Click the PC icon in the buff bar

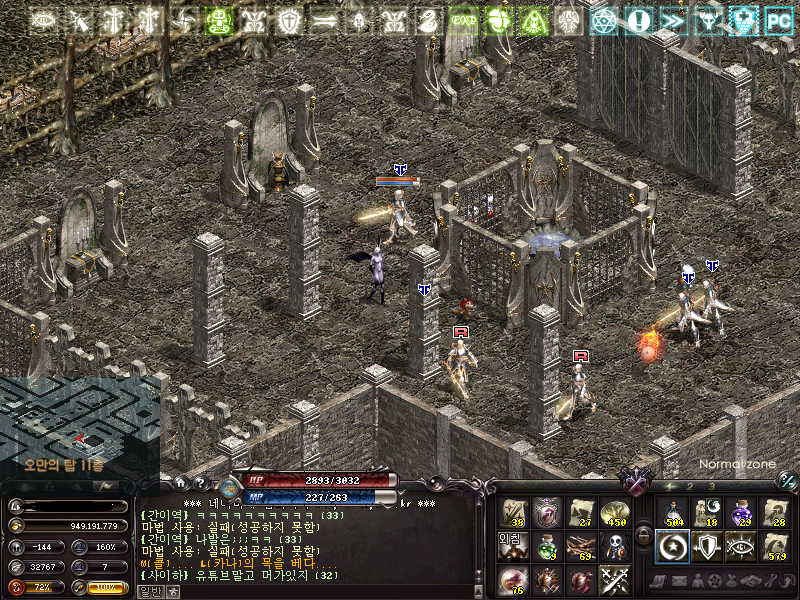click(x=778, y=20)
